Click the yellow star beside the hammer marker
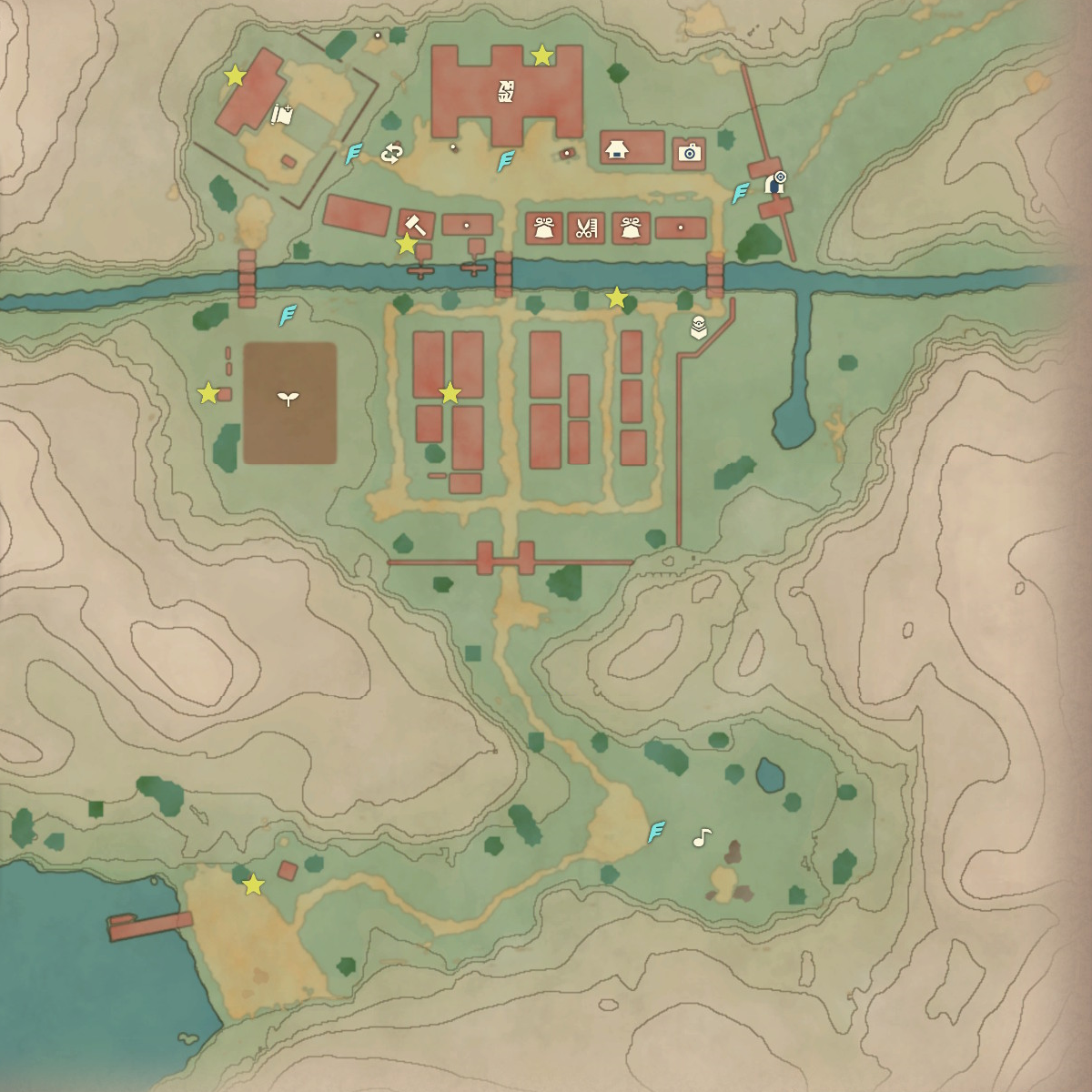Image resolution: width=1092 pixels, height=1092 pixels. 406,244
